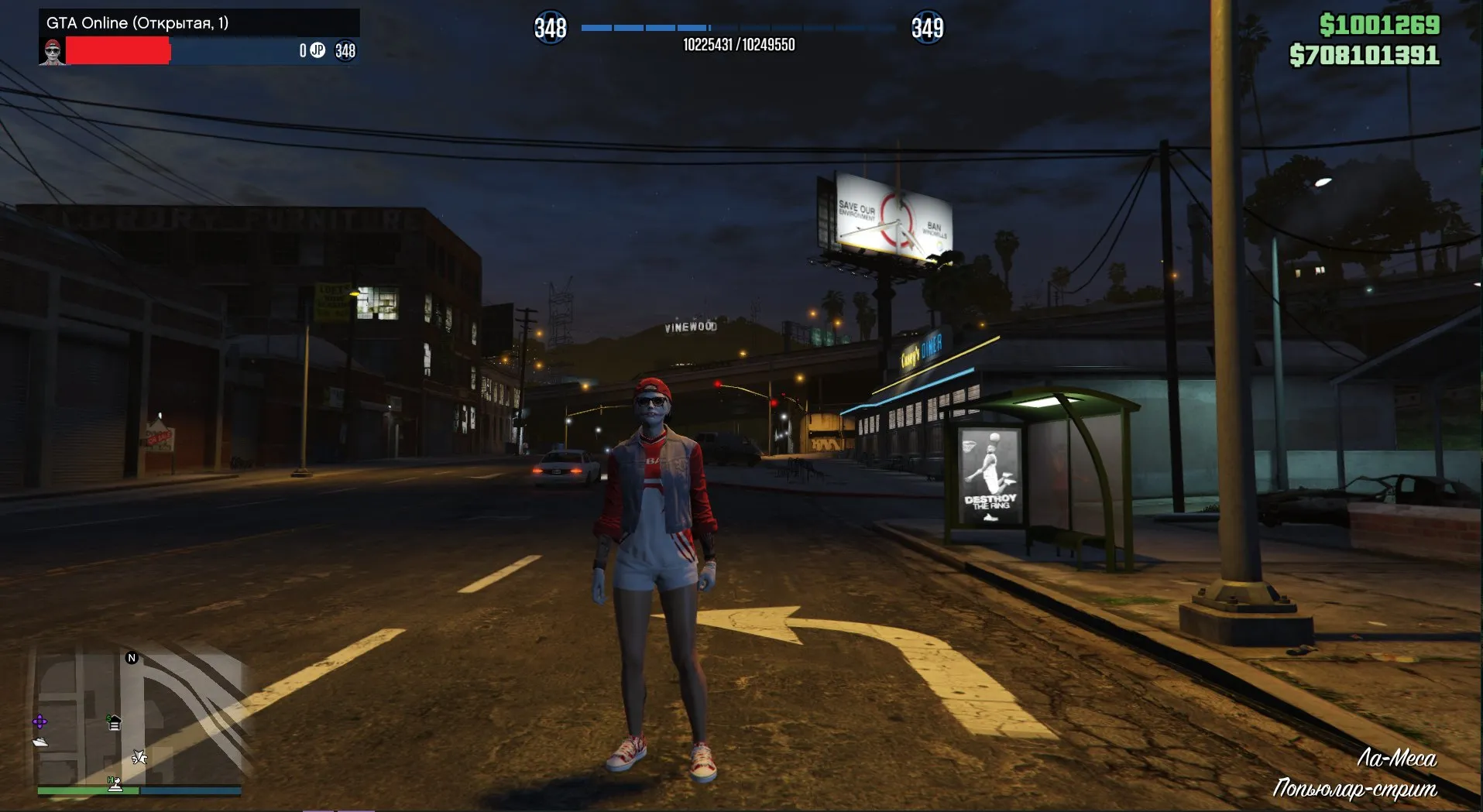Viewport: 1483px width, 812px height.
Task: Click the 348 rank badge beside the player bar
Action: pyautogui.click(x=345, y=51)
